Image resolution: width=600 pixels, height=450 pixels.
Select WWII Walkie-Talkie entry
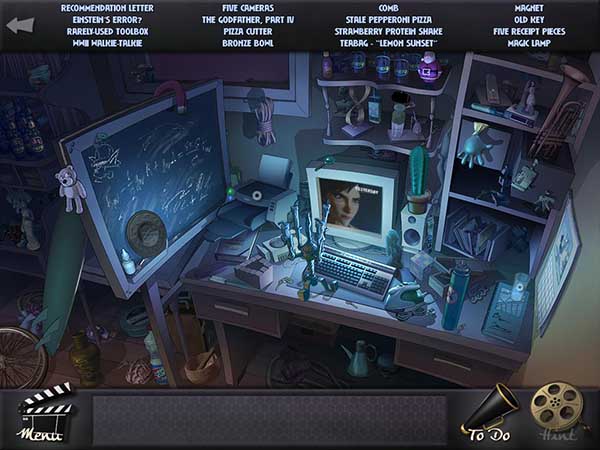tap(107, 43)
